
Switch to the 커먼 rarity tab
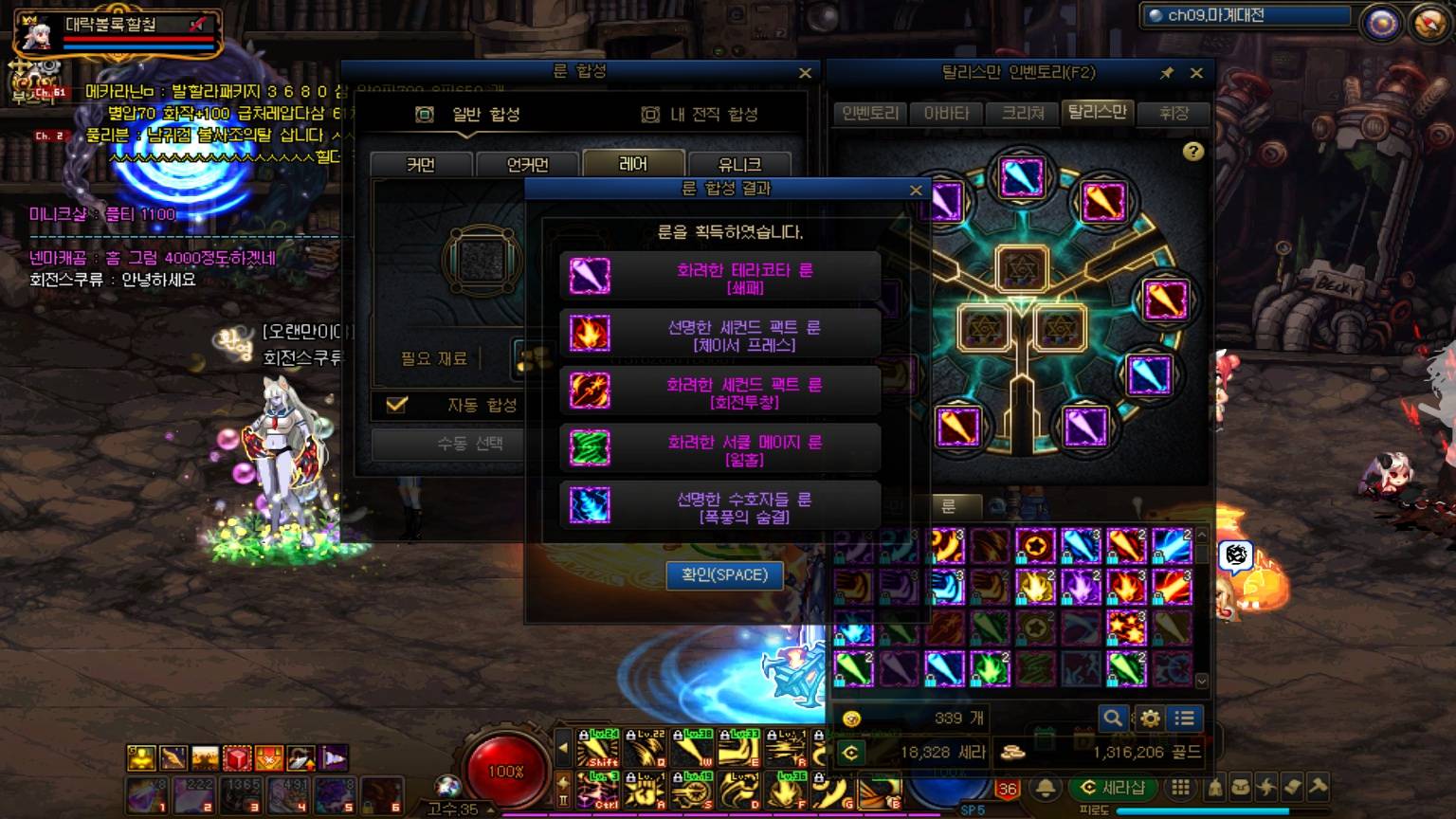coord(421,164)
